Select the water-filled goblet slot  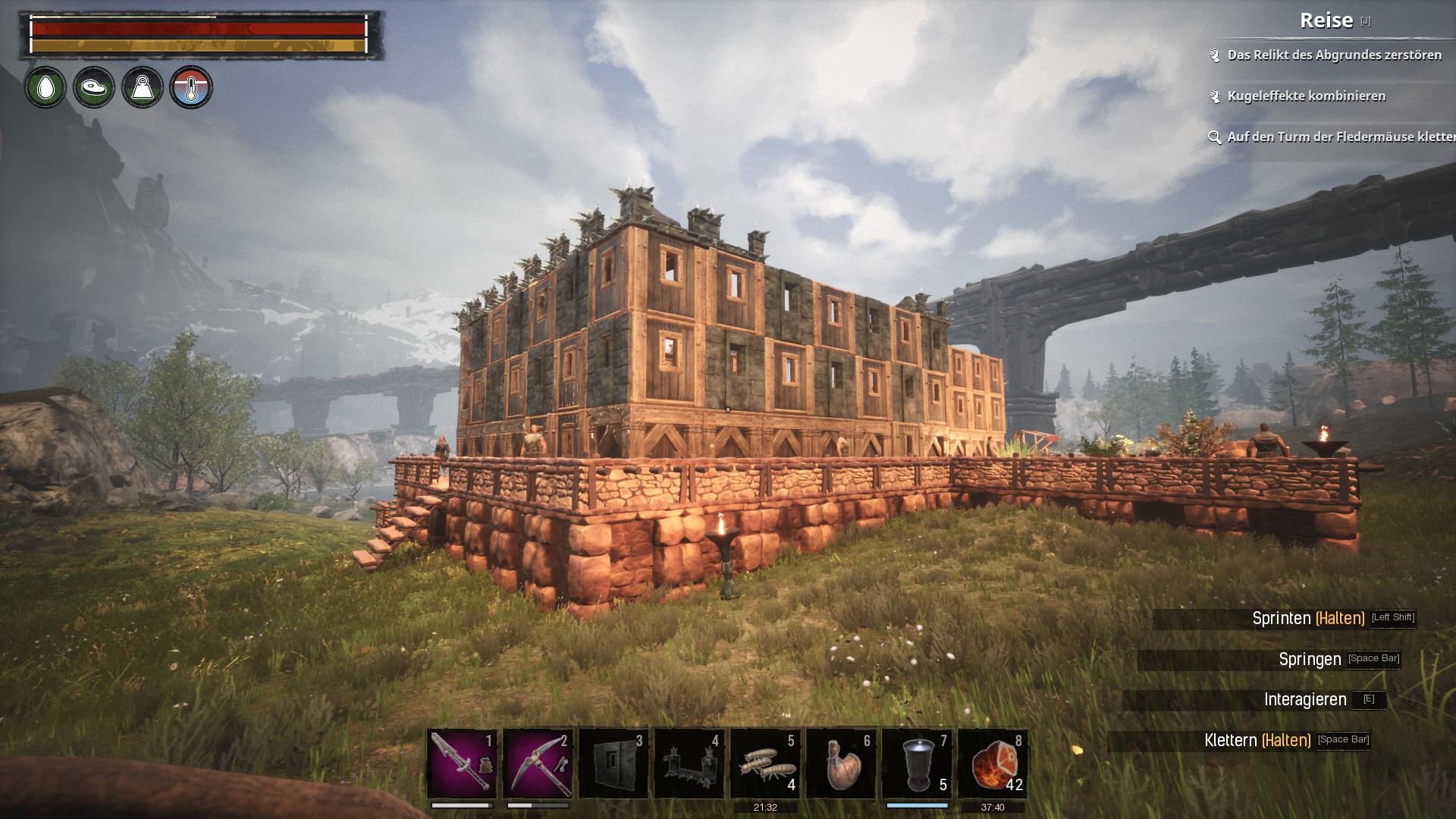coord(917,763)
